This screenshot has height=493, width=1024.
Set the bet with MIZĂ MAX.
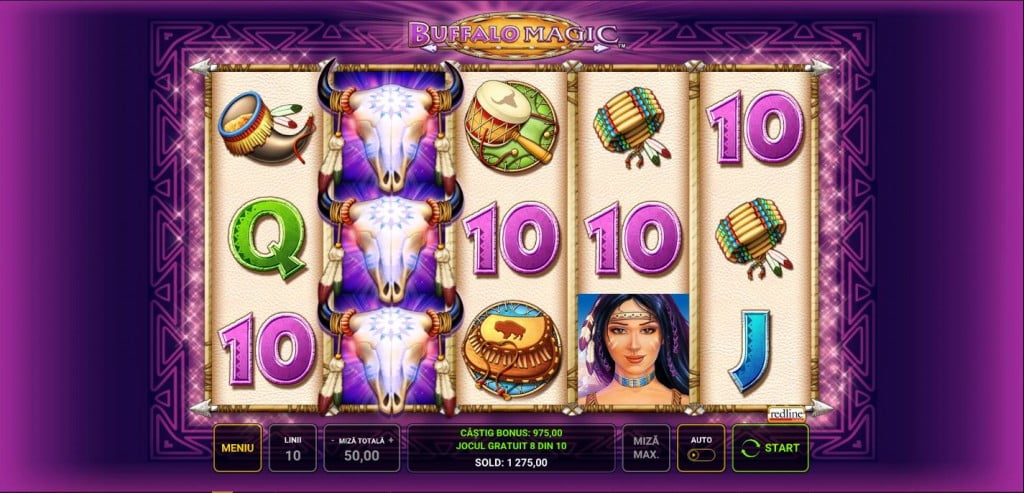pos(646,448)
